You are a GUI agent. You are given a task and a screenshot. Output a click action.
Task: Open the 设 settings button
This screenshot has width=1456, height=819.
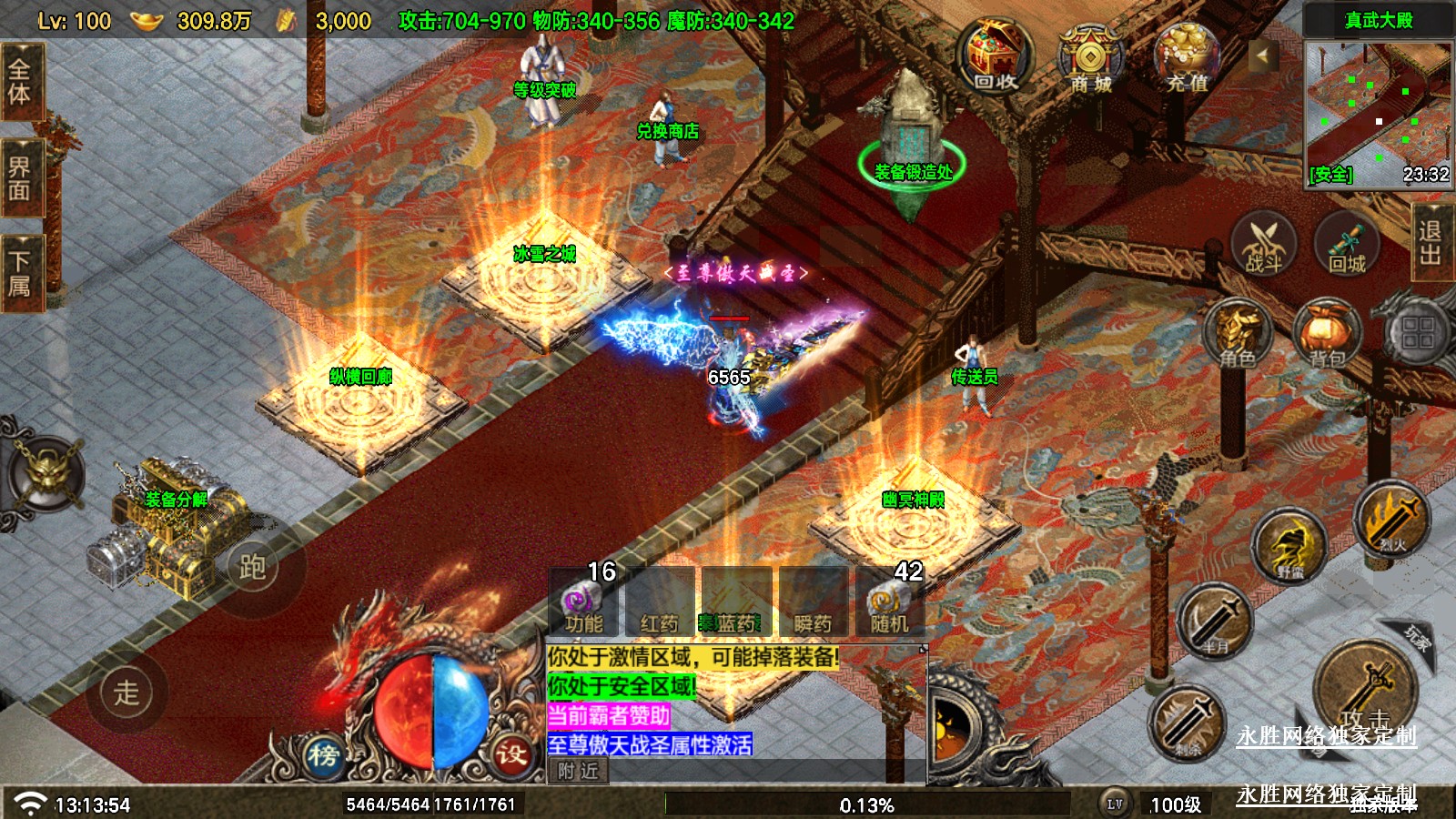511,753
